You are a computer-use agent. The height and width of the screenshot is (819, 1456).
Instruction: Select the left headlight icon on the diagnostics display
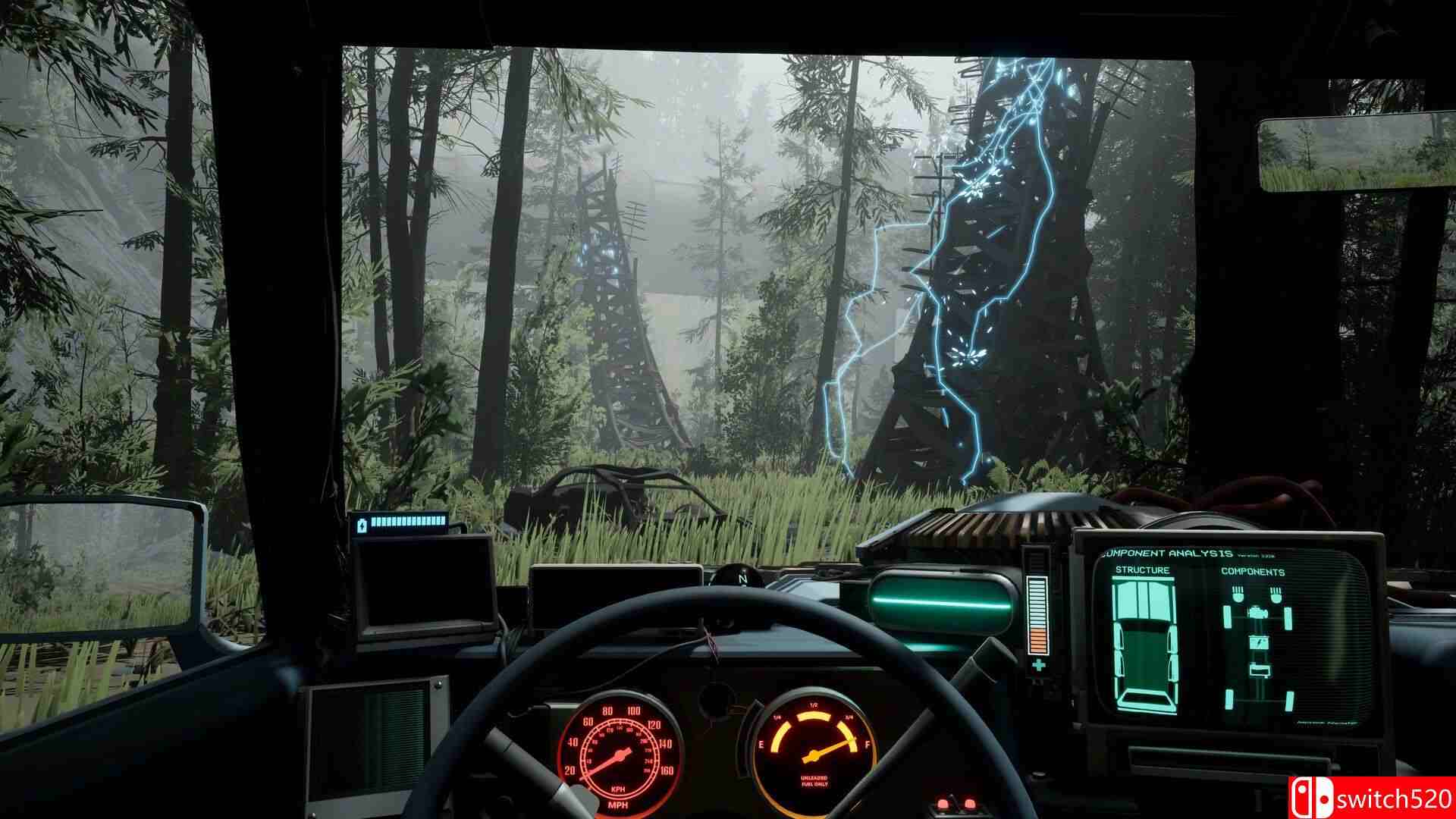tap(1237, 593)
